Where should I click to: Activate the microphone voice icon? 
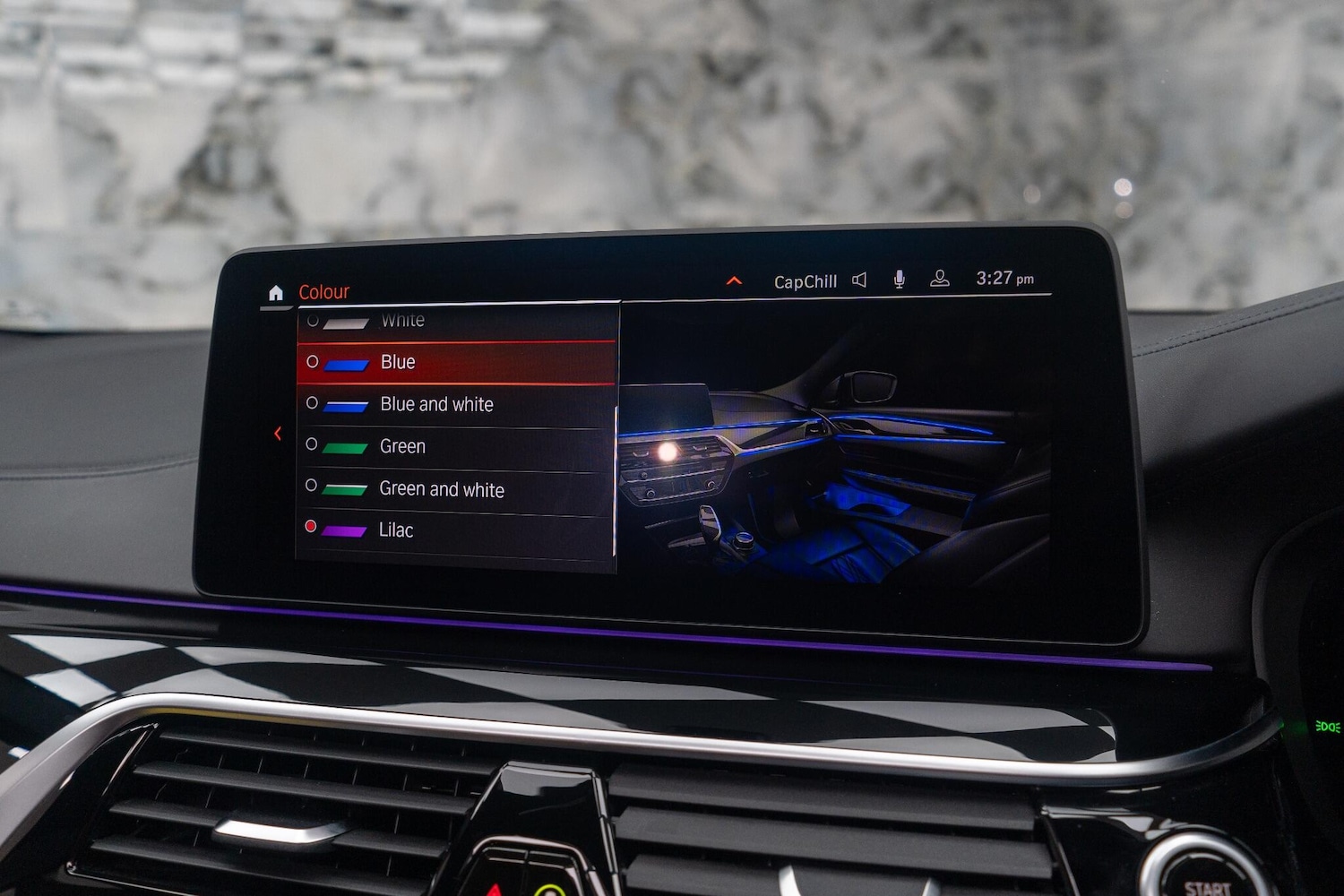[899, 280]
